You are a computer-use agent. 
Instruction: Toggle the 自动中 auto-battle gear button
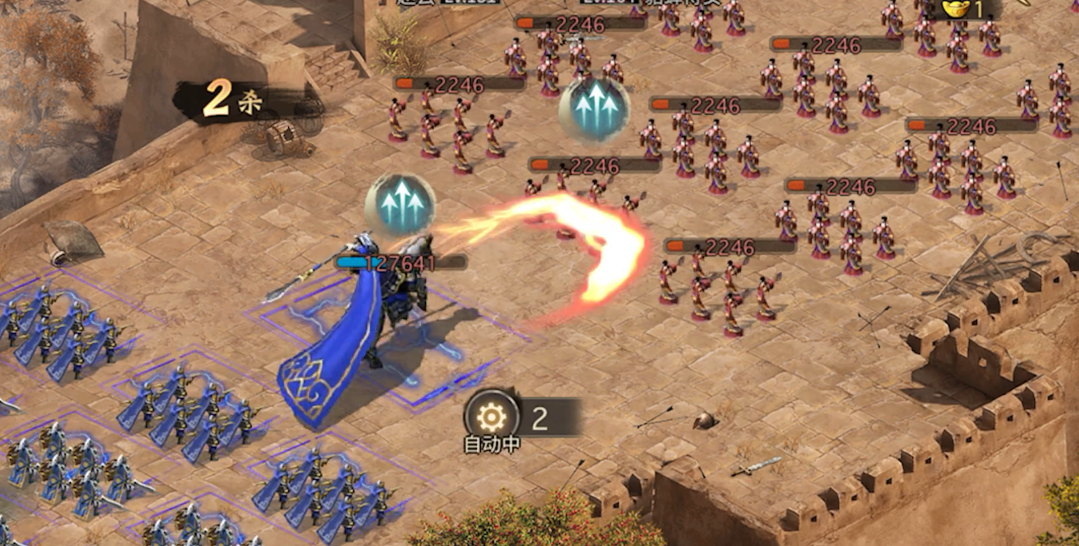(492, 417)
